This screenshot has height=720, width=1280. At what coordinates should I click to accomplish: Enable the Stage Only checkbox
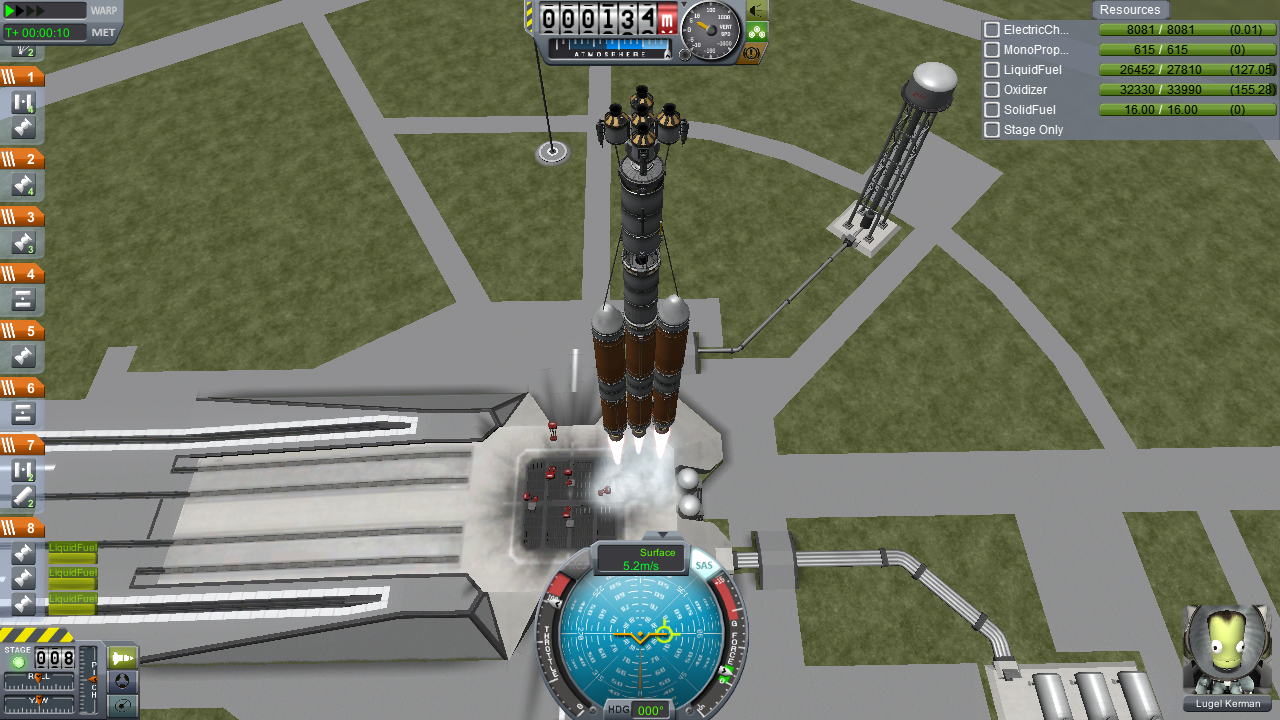point(992,130)
